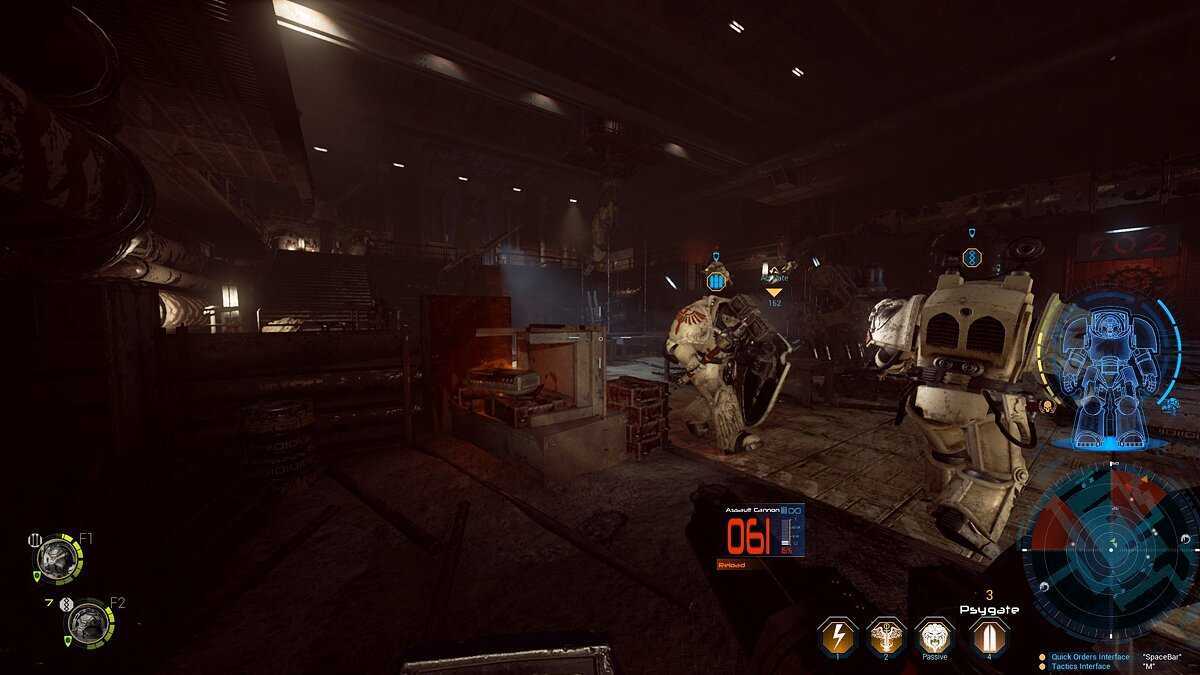
Task: Select the lion head Passive ability icon
Action: (935, 636)
